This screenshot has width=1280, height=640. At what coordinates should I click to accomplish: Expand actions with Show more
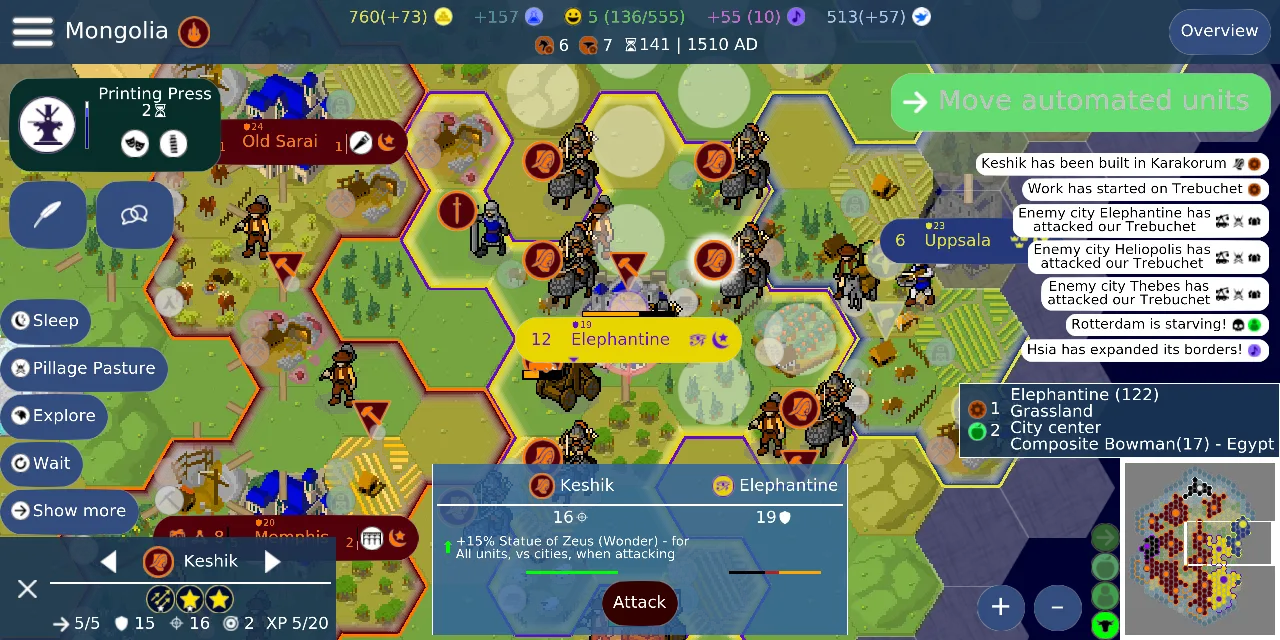point(69,511)
